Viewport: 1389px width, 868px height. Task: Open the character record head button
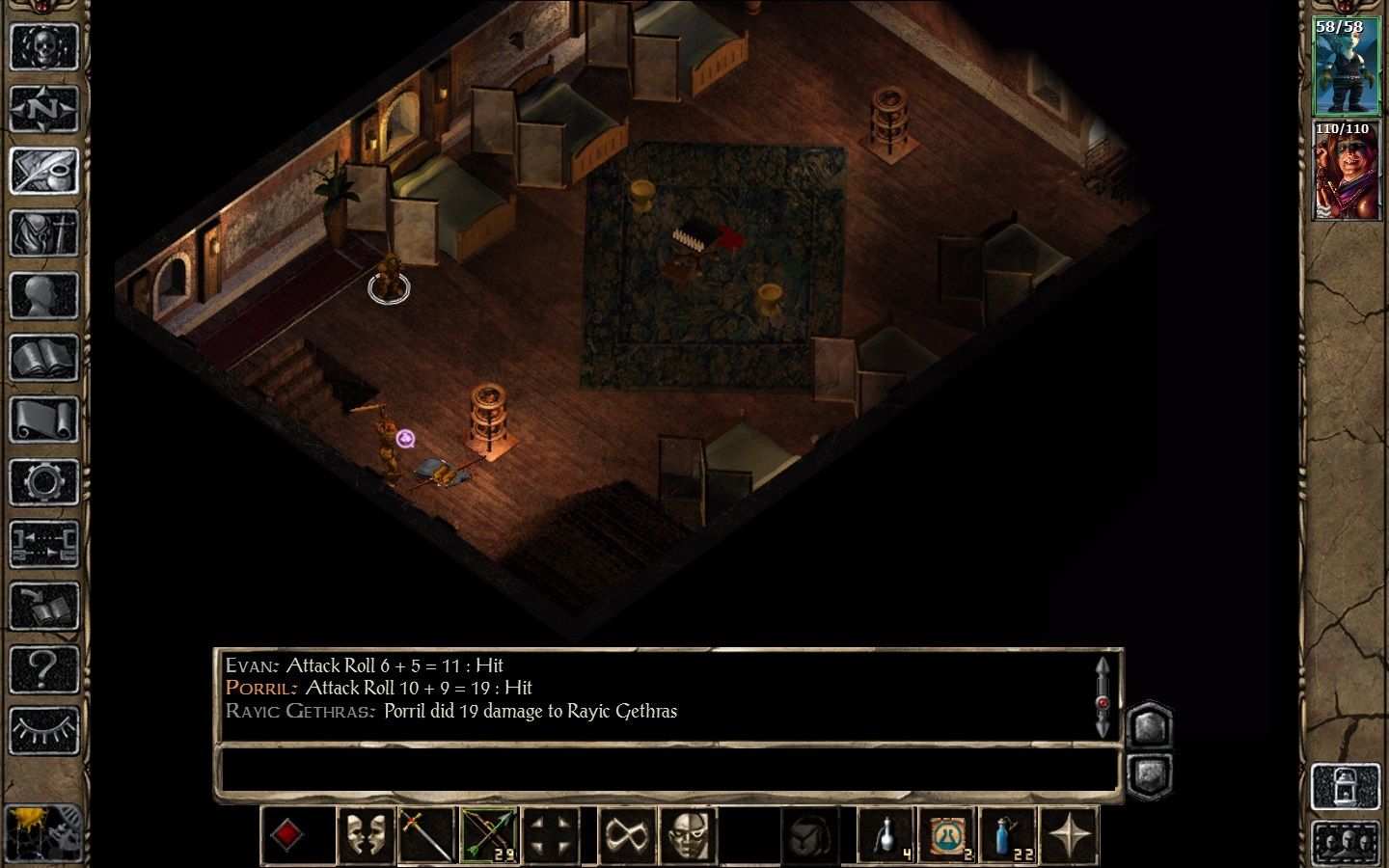tap(43, 296)
